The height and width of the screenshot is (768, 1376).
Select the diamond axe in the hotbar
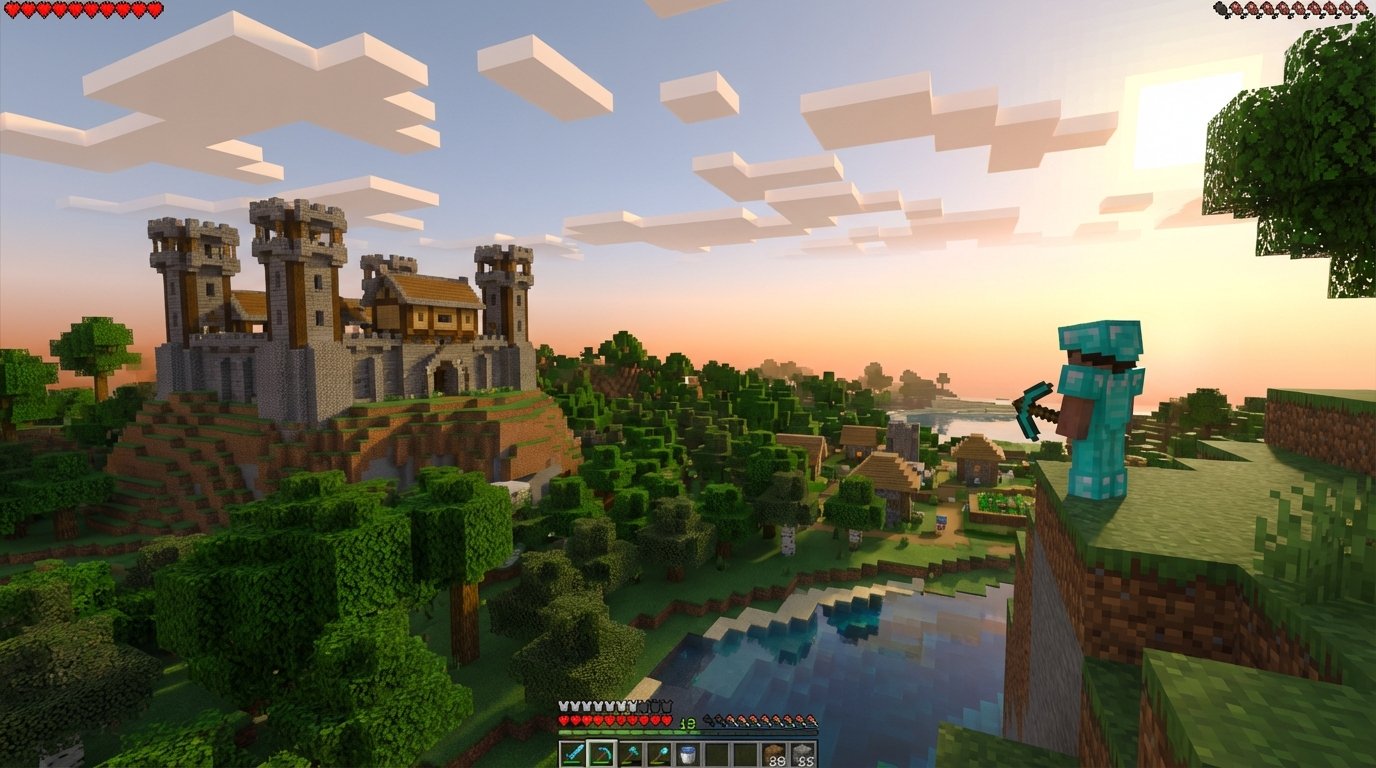coord(629,753)
